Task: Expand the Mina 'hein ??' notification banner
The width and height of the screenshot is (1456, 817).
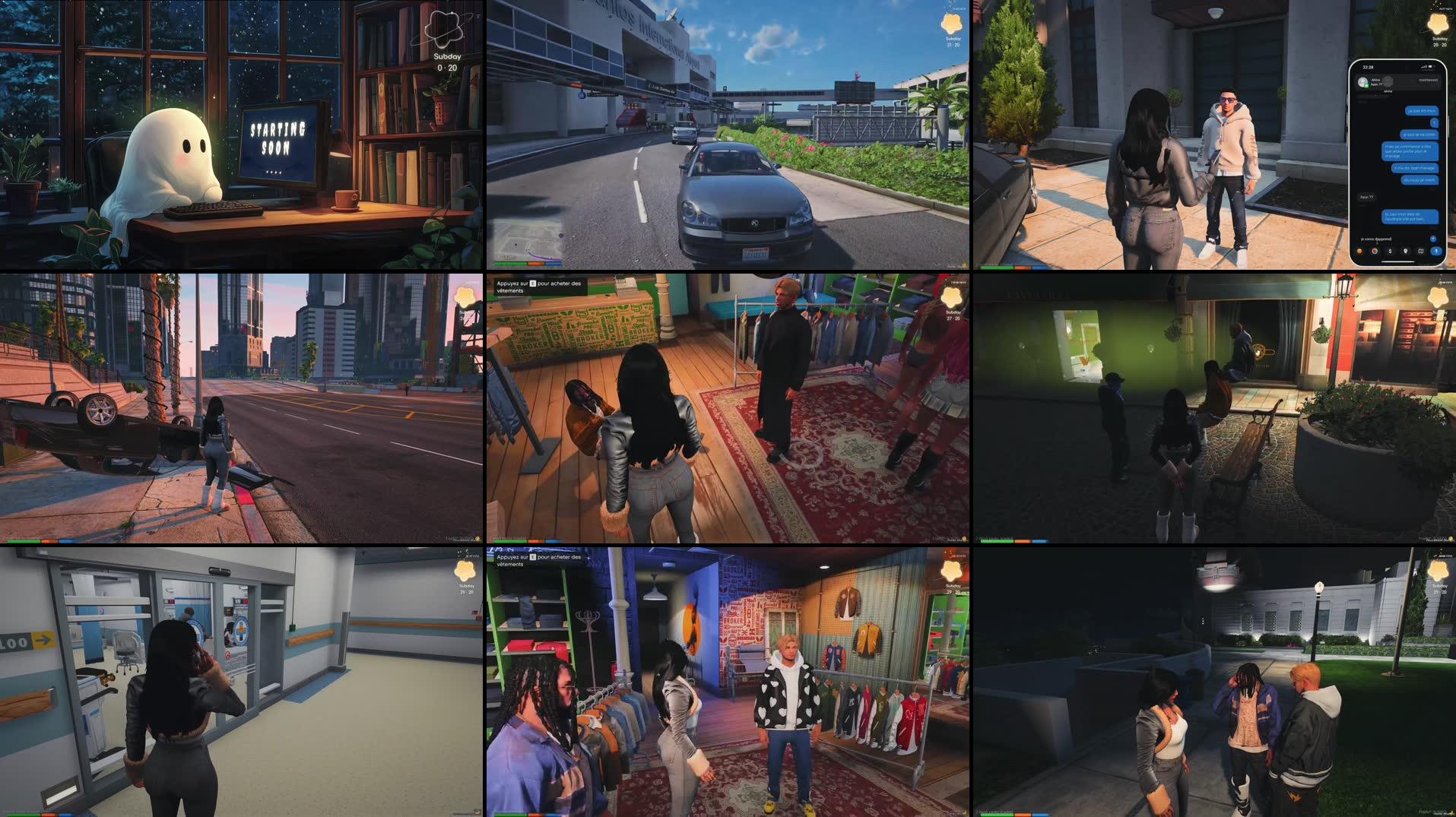Action: 1400,82
